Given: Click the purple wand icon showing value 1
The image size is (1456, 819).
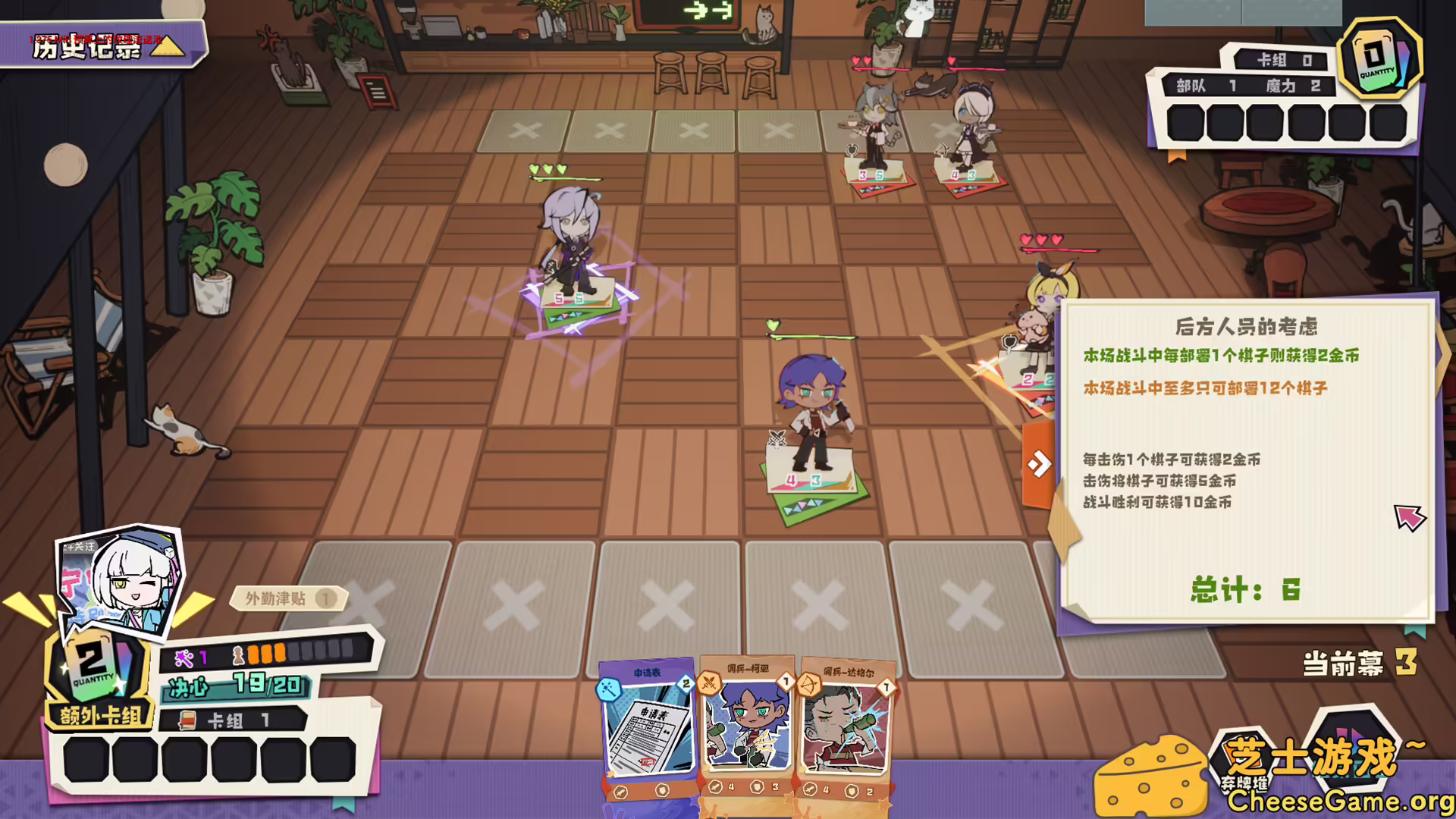Looking at the screenshot, I should [185, 657].
